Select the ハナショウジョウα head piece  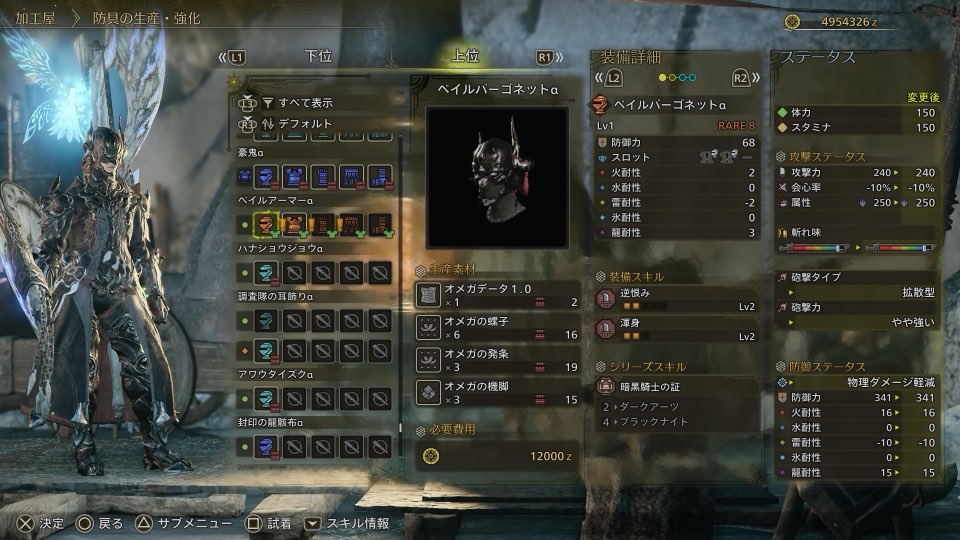pyautogui.click(x=266, y=271)
